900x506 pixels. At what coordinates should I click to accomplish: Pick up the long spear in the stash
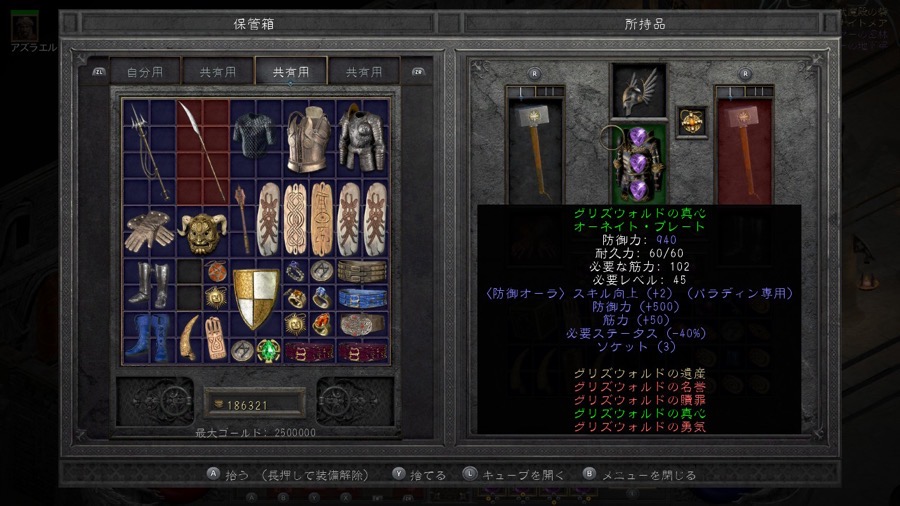tap(203, 150)
